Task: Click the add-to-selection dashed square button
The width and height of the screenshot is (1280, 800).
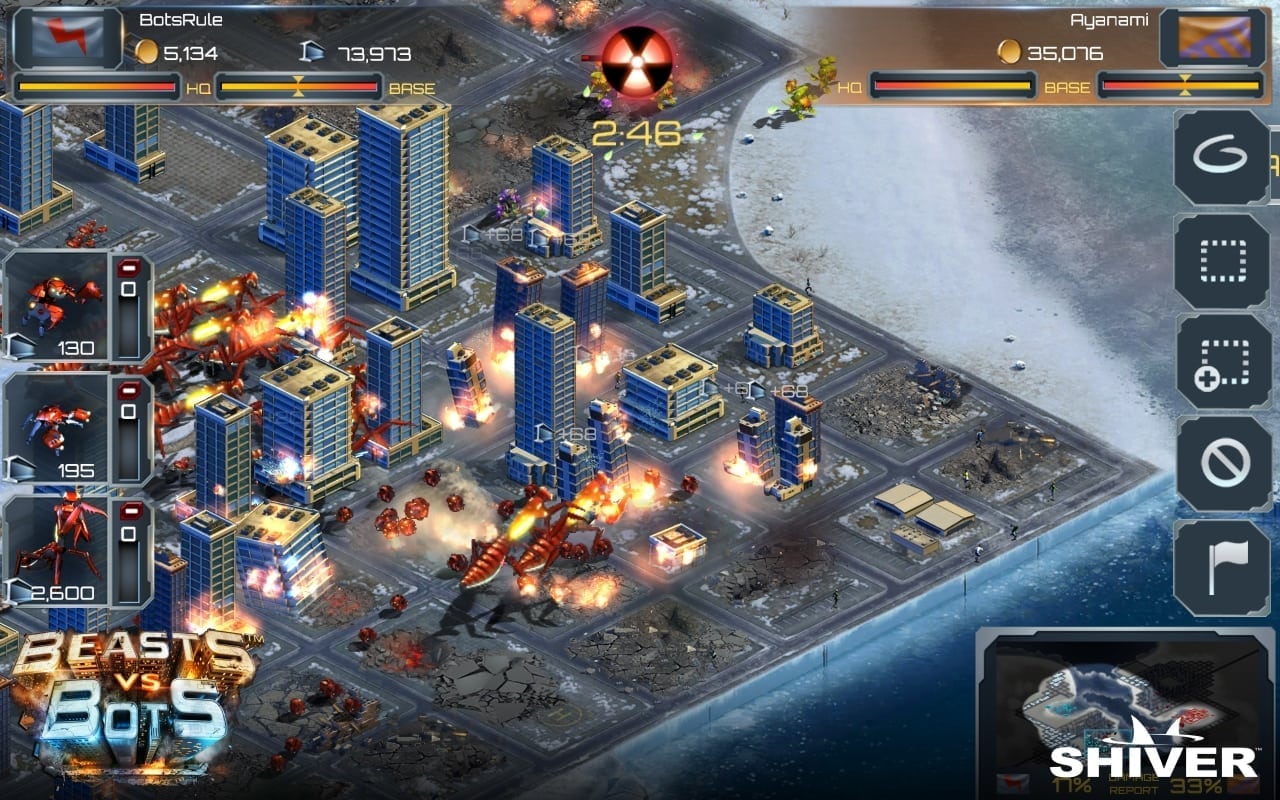Action: pyautogui.click(x=1220, y=362)
